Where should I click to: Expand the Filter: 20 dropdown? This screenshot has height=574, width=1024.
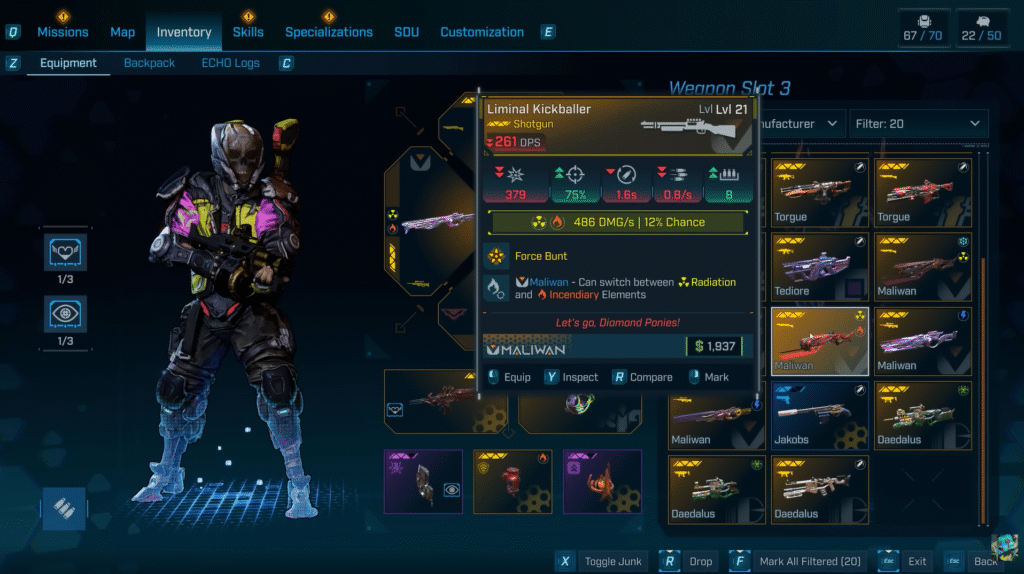coord(918,124)
